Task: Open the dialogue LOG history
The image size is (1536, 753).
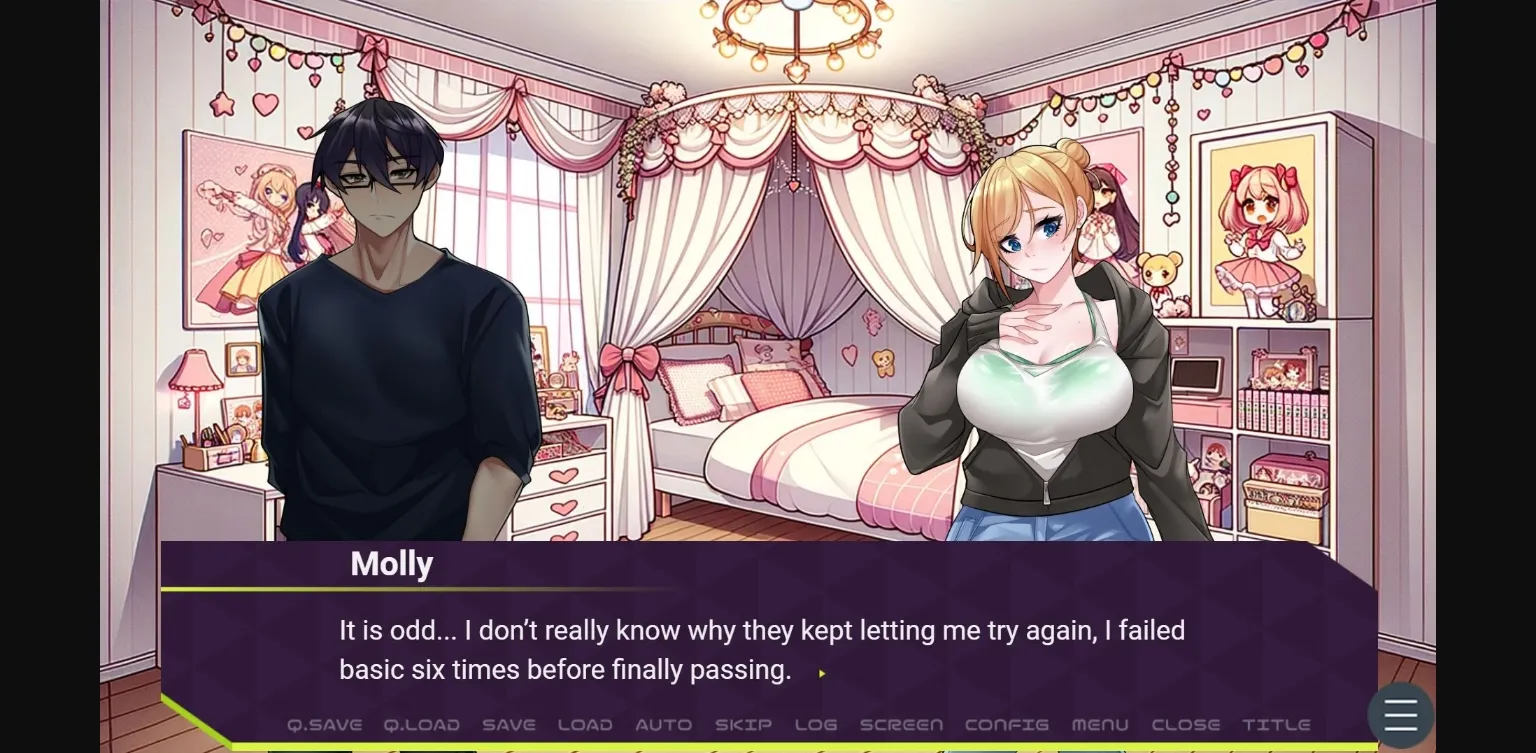Action: (815, 724)
